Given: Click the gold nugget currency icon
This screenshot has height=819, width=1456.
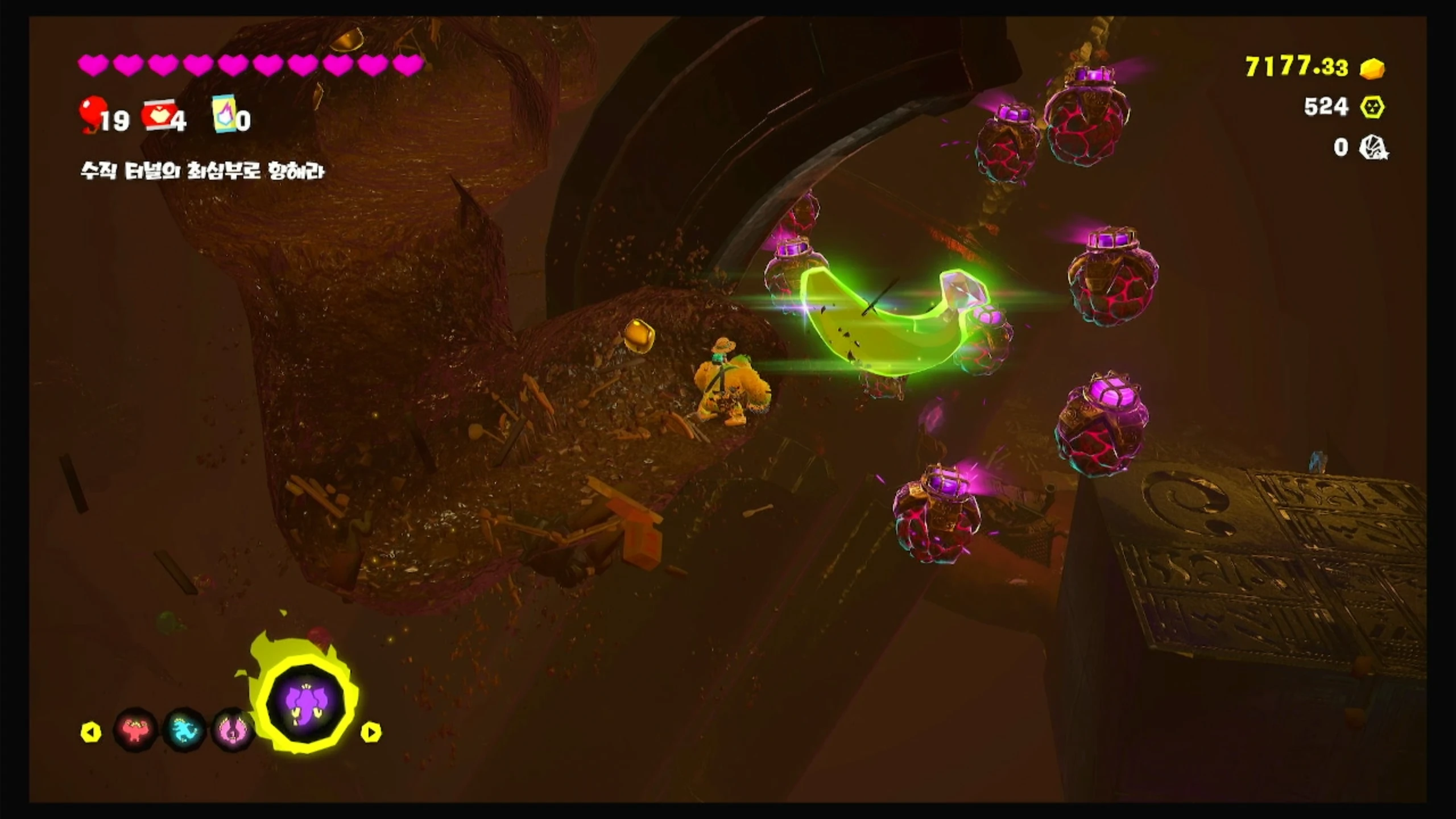Looking at the screenshot, I should pos(1372,69).
